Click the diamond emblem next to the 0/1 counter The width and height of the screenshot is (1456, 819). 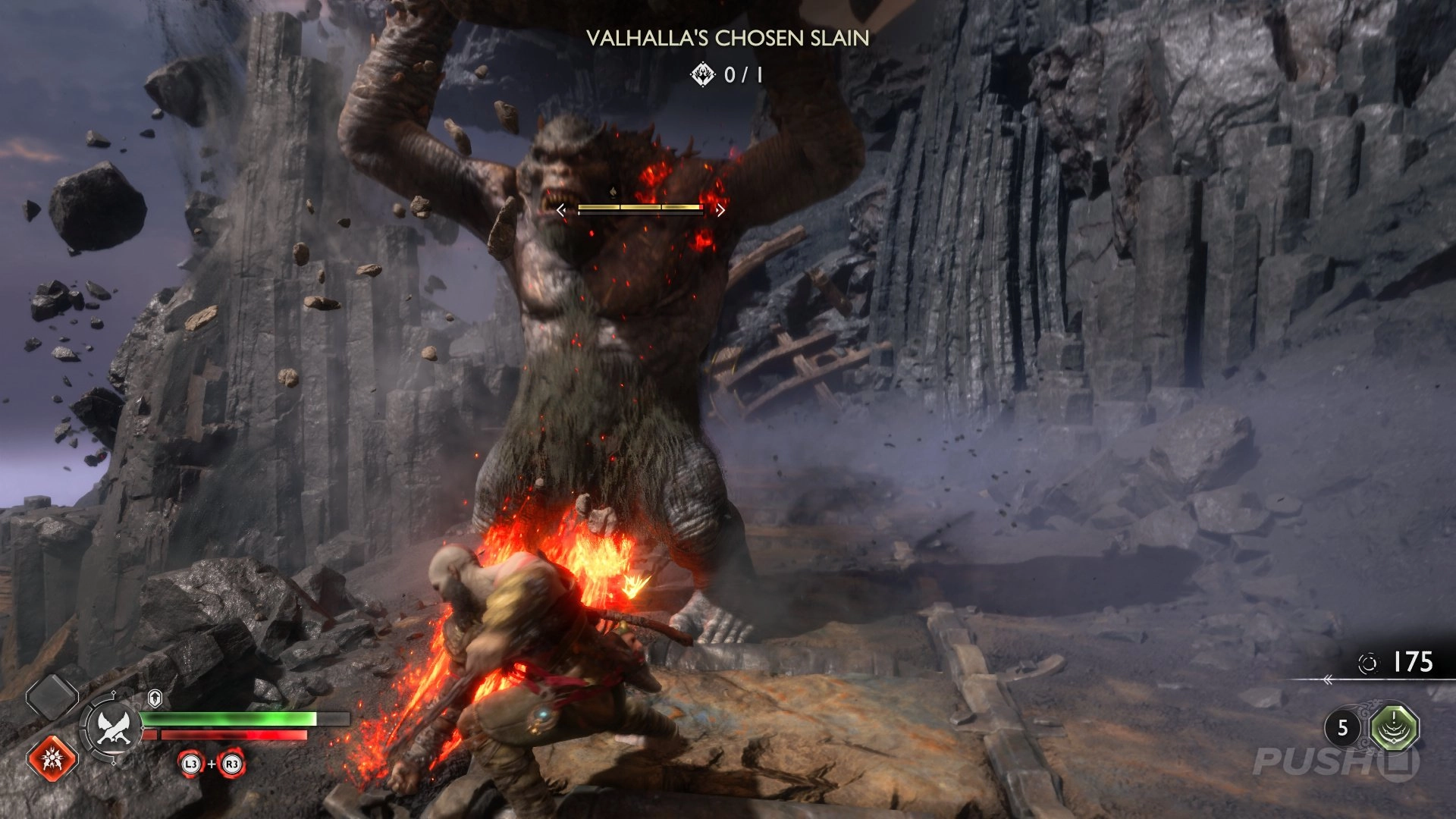click(x=701, y=74)
